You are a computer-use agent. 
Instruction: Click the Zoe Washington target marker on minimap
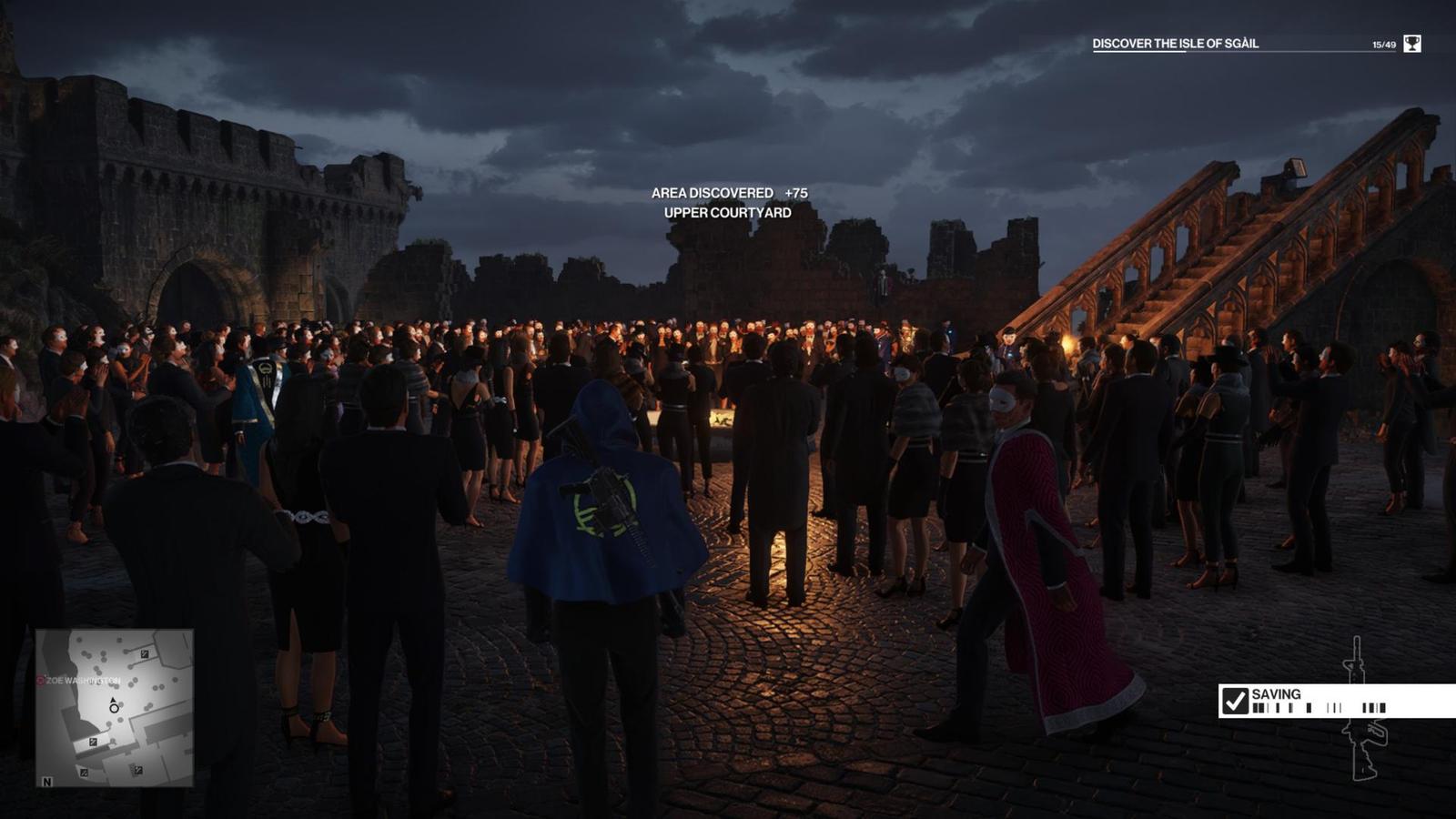click(x=41, y=681)
